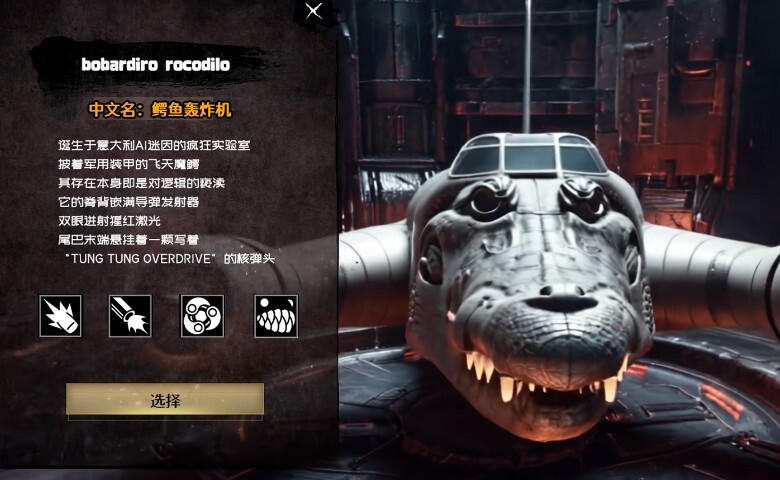Activate the three-lobed spinner skill icon

click(202, 315)
